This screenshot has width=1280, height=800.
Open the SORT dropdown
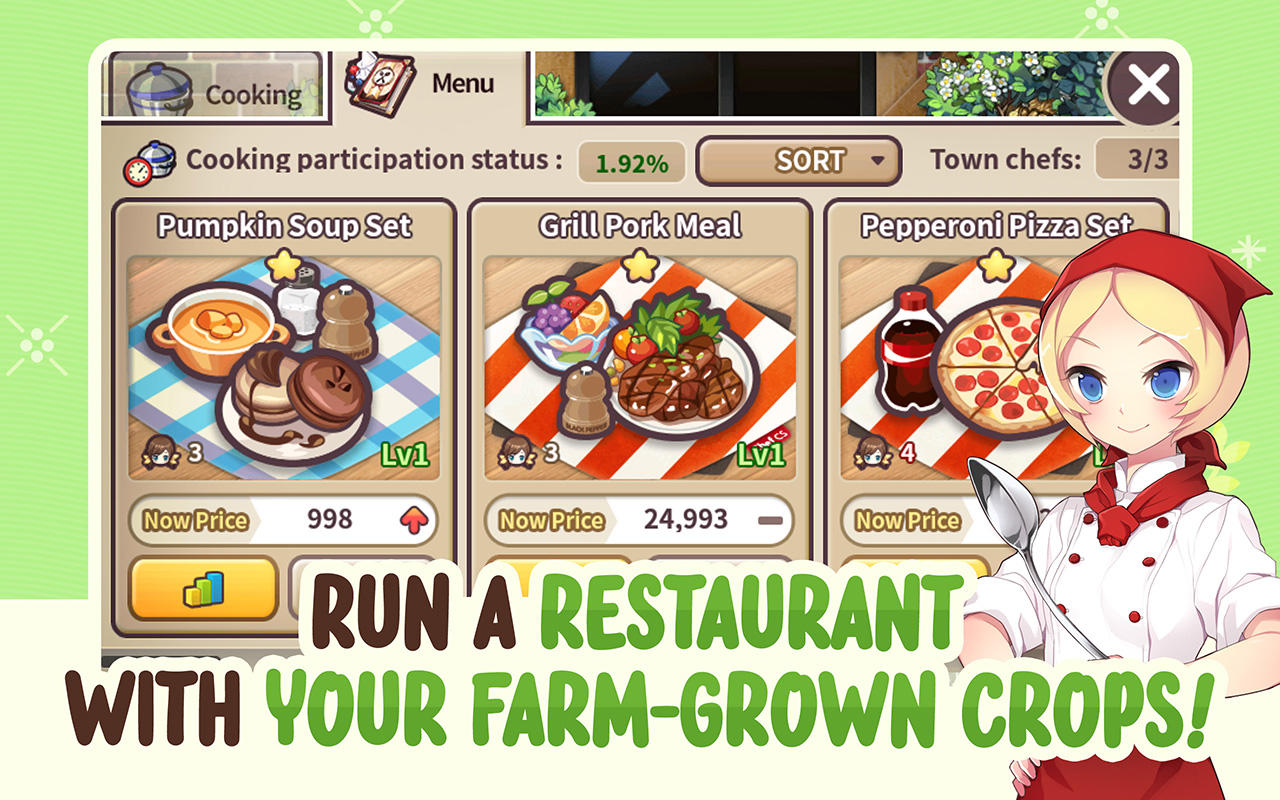tap(797, 160)
